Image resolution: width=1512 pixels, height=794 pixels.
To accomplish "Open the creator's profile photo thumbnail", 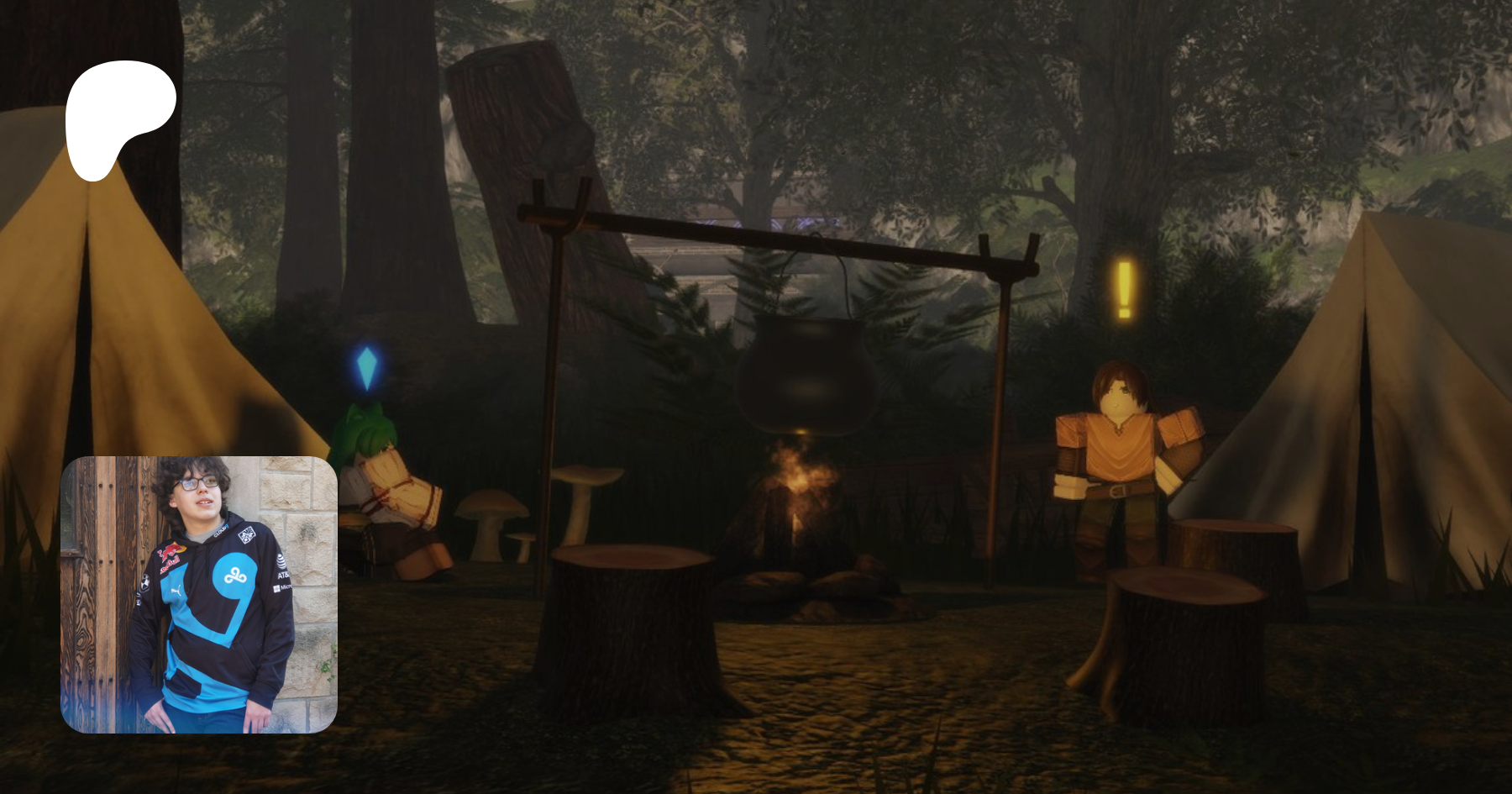I will (199, 594).
